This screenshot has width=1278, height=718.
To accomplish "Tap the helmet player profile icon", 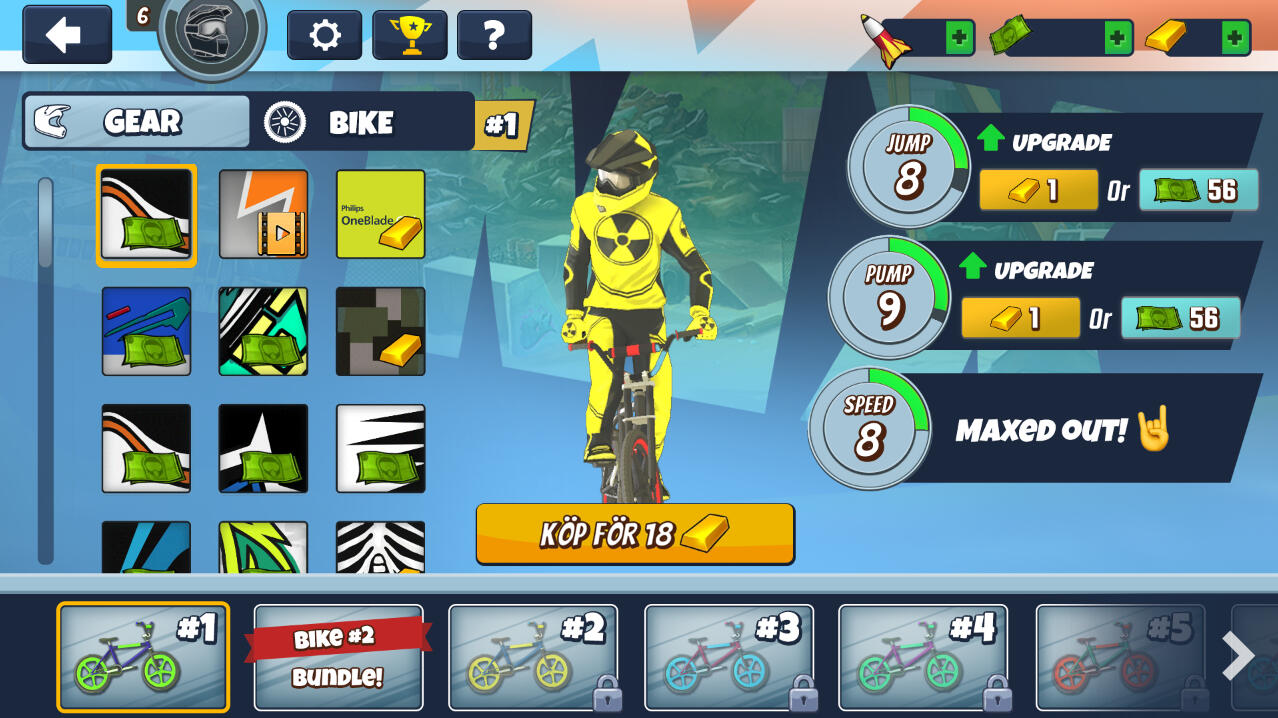I will (x=212, y=33).
